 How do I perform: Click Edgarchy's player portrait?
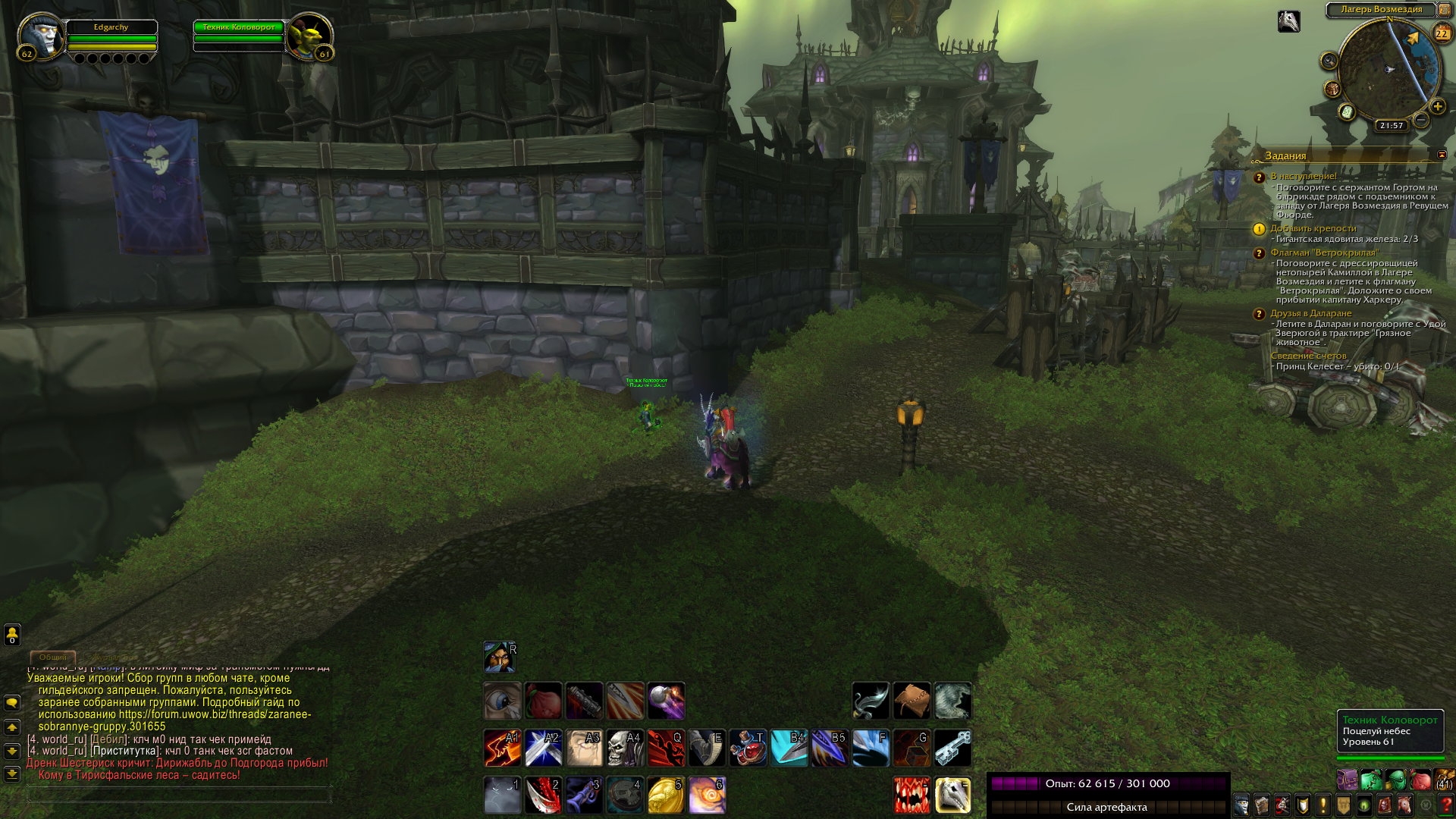[x=40, y=35]
